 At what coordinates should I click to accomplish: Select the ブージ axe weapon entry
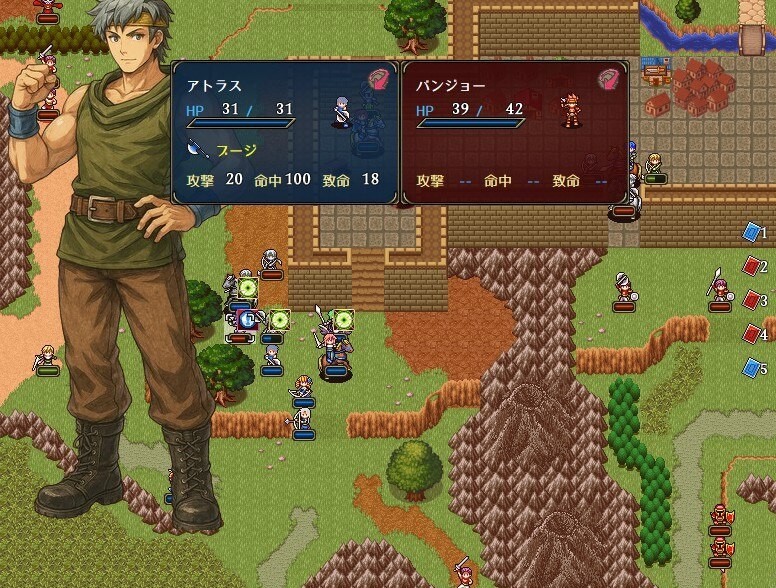click(223, 150)
